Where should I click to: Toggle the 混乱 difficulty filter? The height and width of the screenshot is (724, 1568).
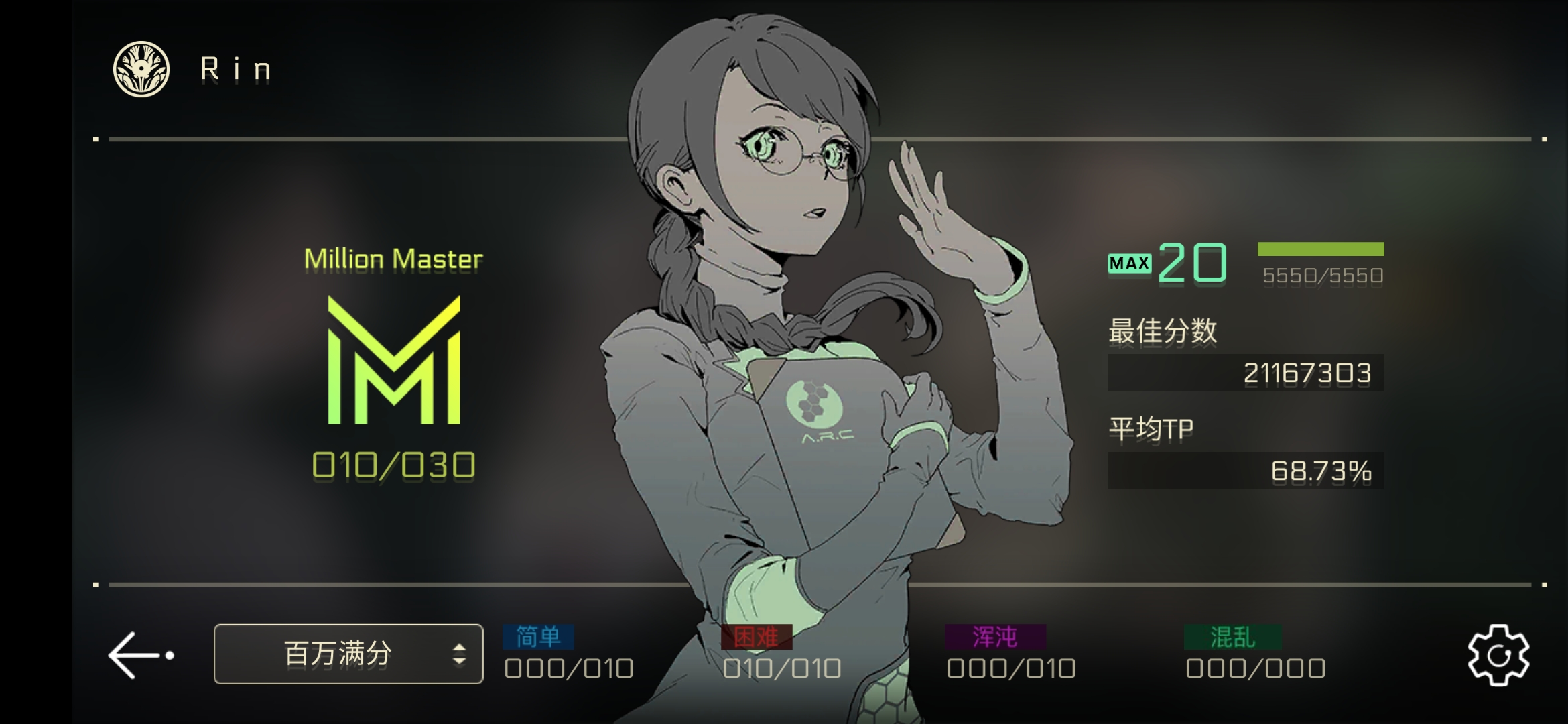click(1232, 639)
